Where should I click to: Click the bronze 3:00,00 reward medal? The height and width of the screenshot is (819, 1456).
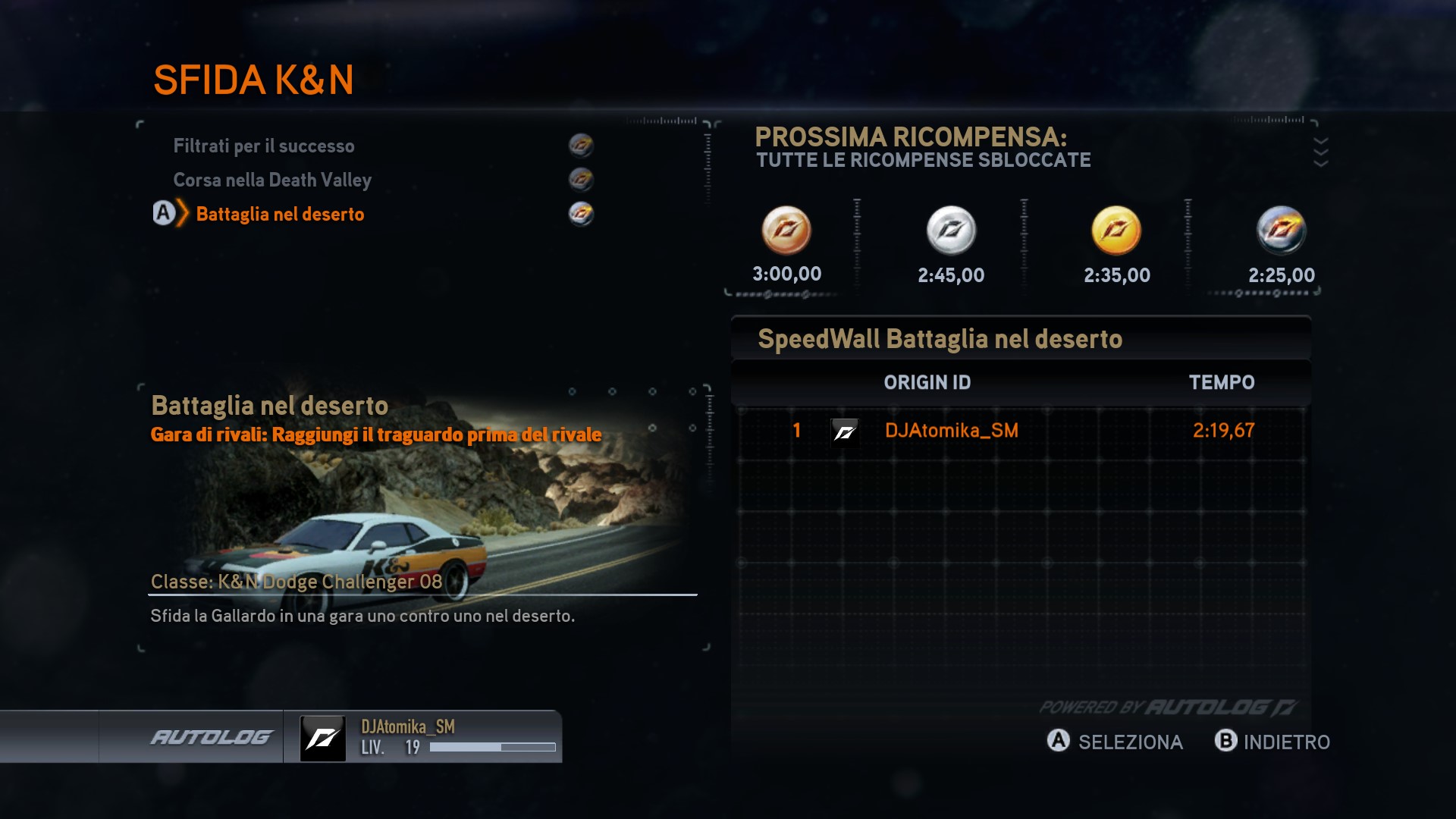(x=786, y=231)
